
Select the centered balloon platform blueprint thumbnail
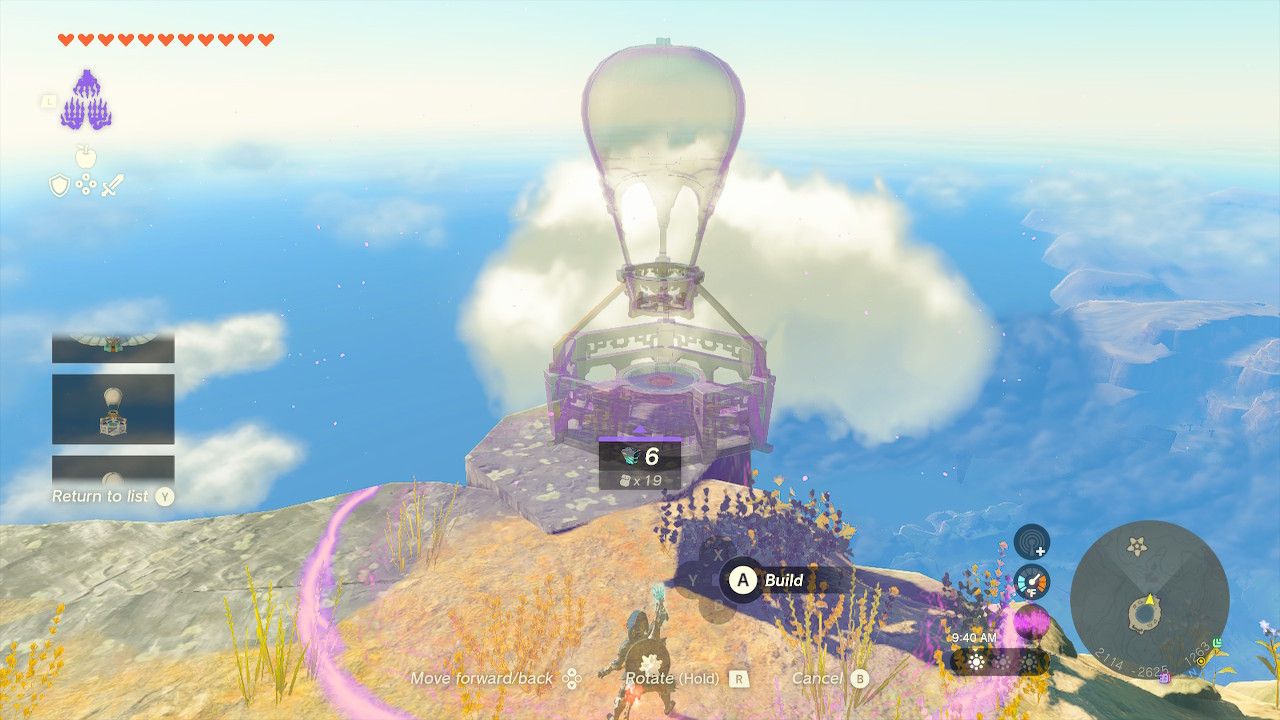click(x=113, y=409)
